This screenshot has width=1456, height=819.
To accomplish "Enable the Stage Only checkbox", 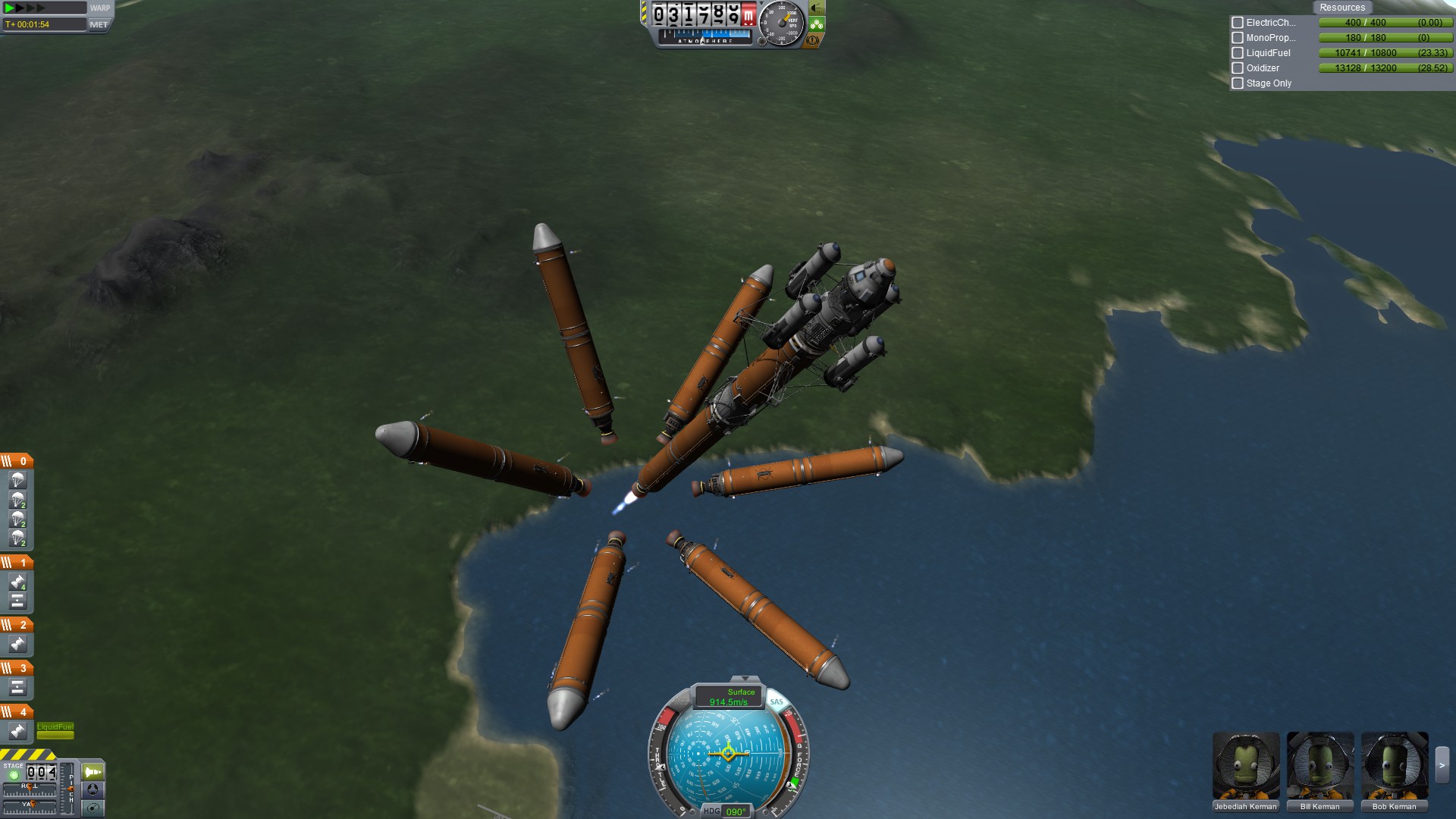I will coord(1238,83).
